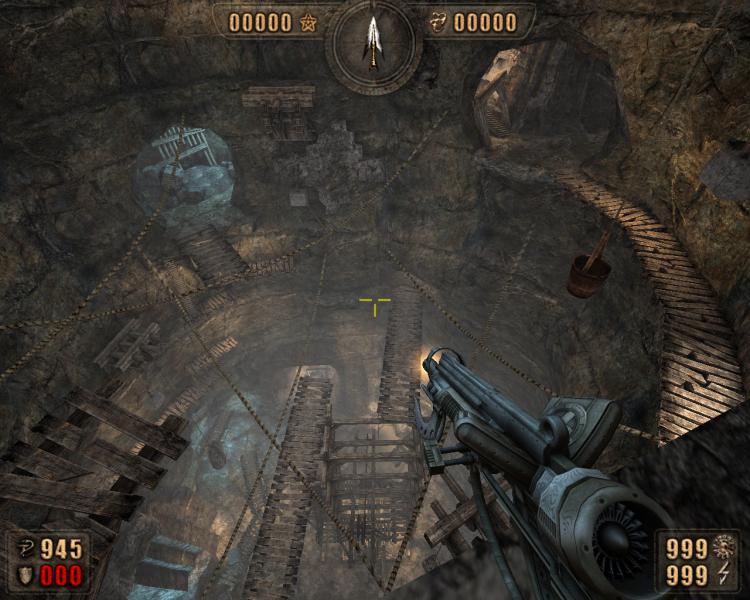Click the health cross icon

coord(24,549)
